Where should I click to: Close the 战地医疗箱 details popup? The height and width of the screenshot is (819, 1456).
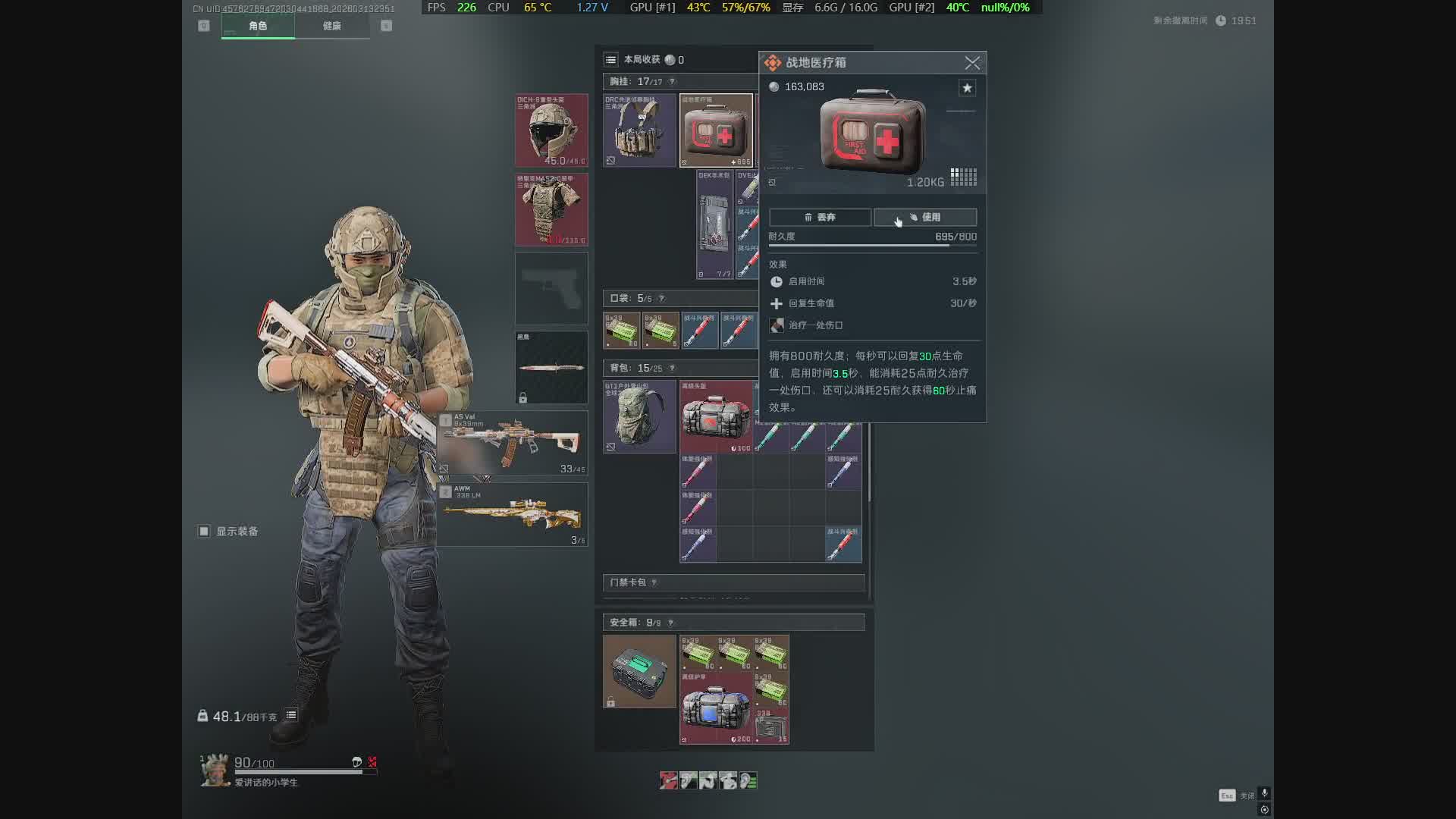pos(972,63)
